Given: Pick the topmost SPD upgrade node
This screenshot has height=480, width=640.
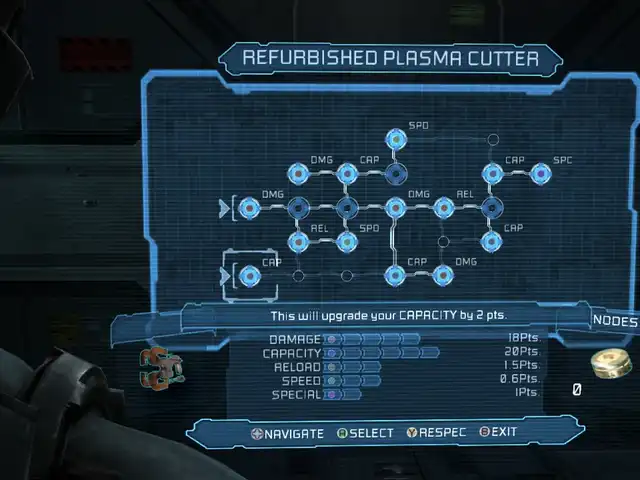Looking at the screenshot, I should (396, 140).
